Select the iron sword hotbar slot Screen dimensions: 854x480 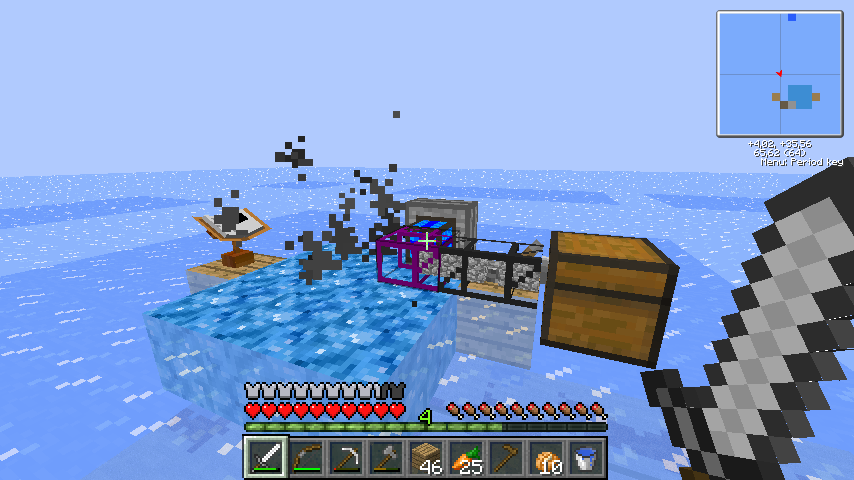click(x=267, y=458)
